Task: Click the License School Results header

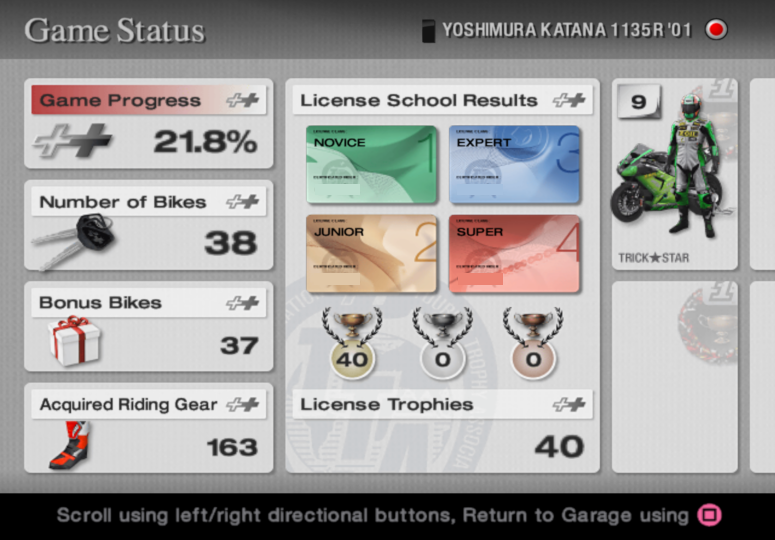Action: [442, 100]
